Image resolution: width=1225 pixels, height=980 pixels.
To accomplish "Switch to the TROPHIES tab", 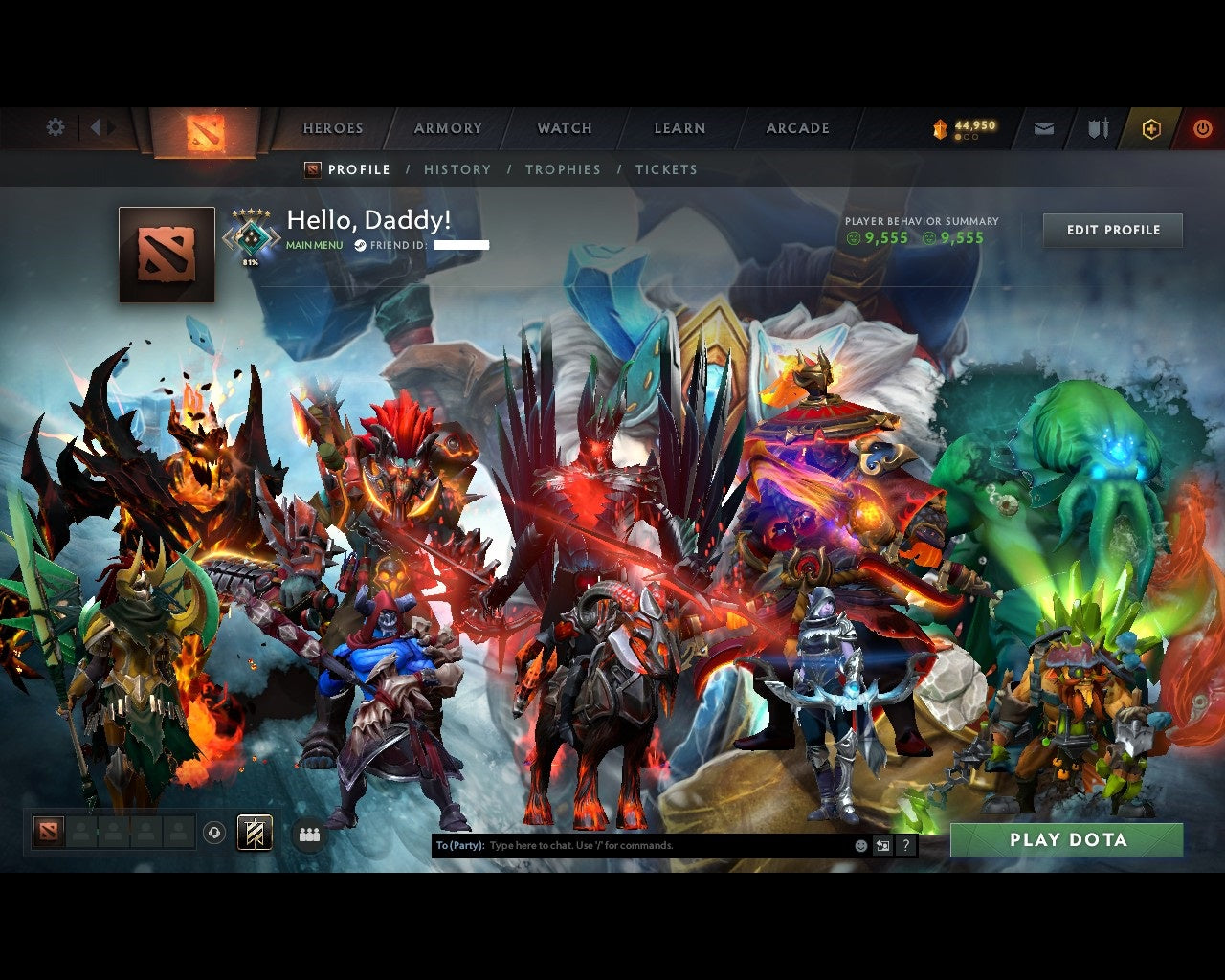I will pyautogui.click(x=563, y=169).
